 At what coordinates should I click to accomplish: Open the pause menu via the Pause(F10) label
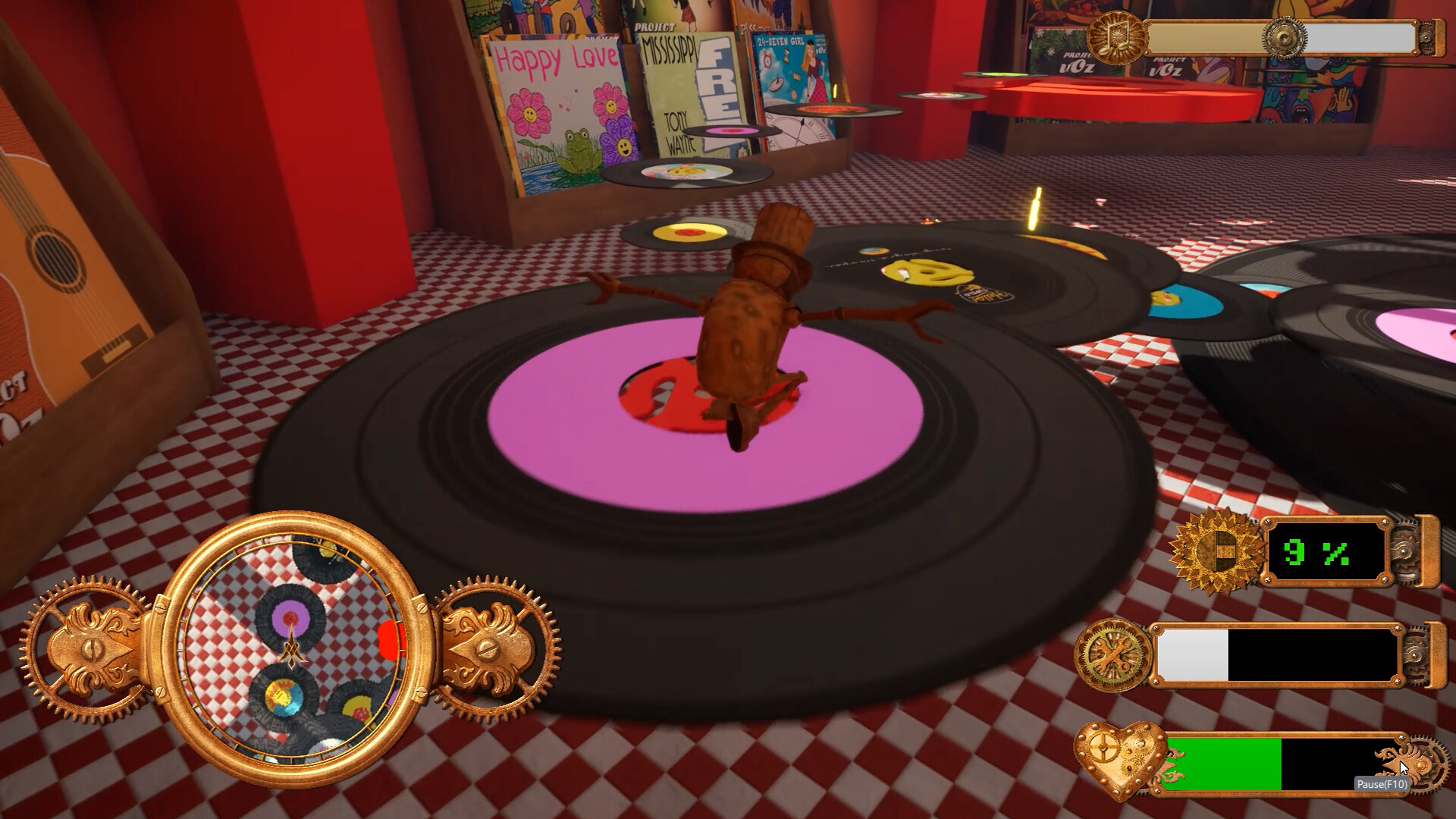[1382, 786]
